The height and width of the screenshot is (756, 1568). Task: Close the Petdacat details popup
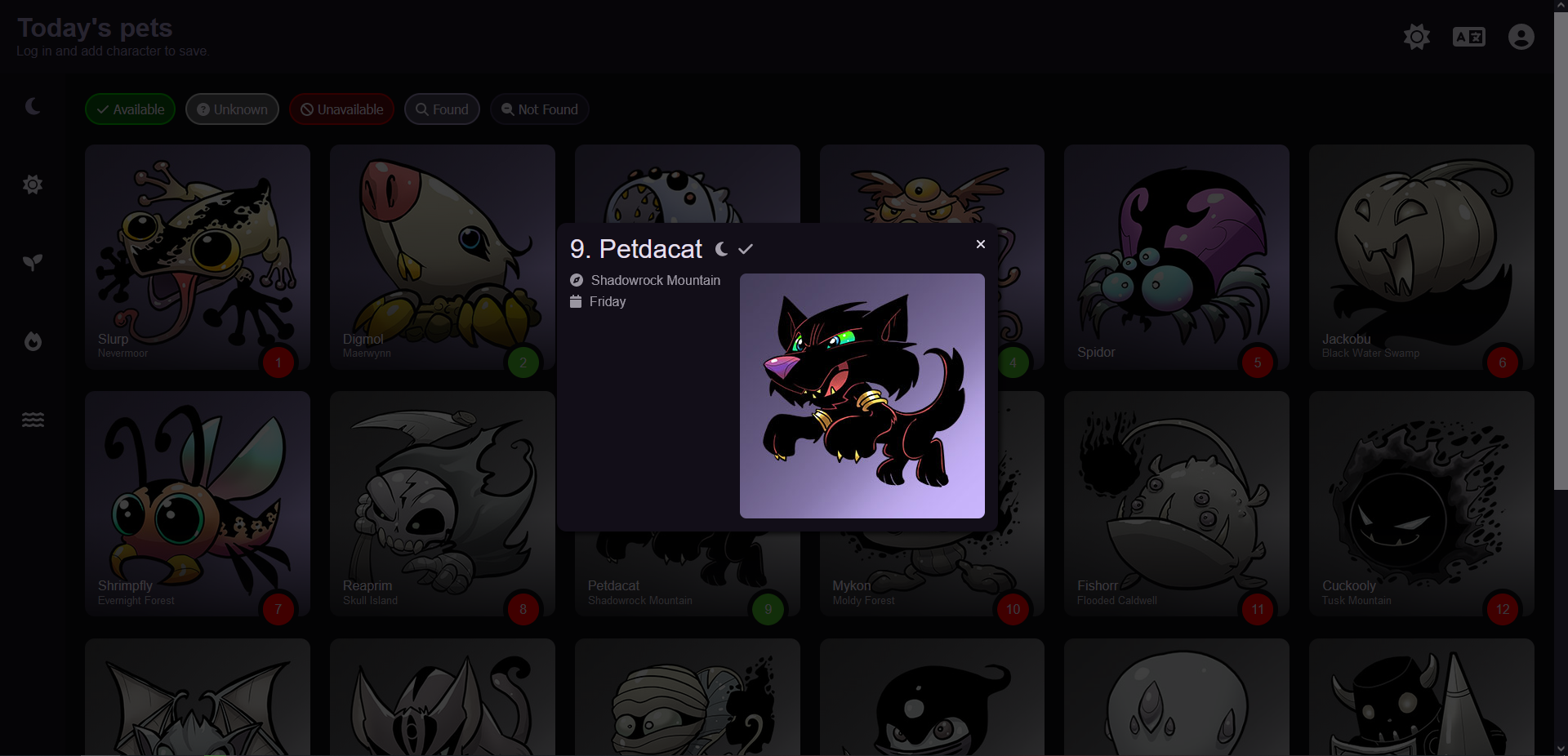coord(981,244)
